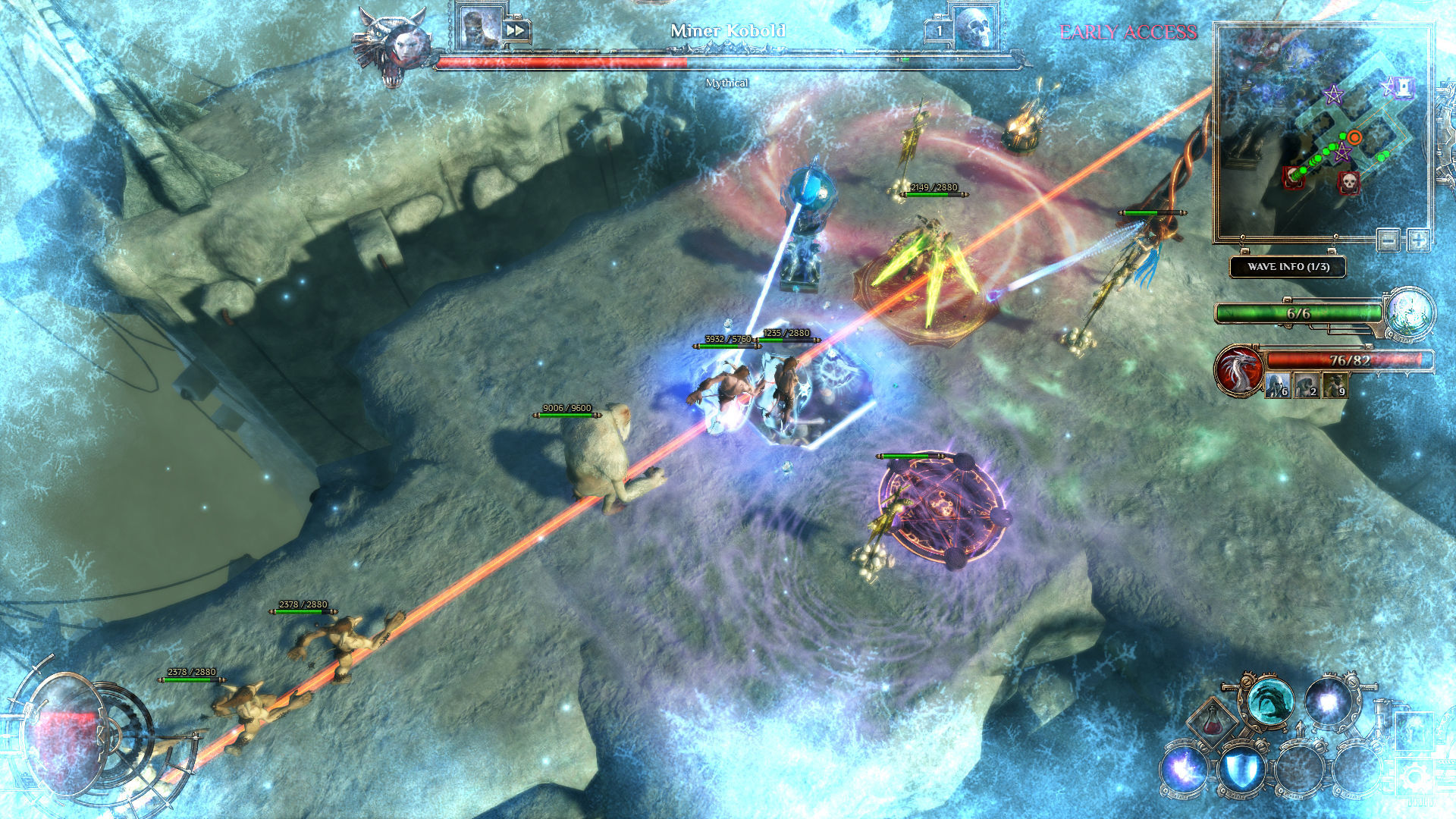Click the skull kill counter icon
This screenshot has width=1456, height=819.
tap(973, 29)
